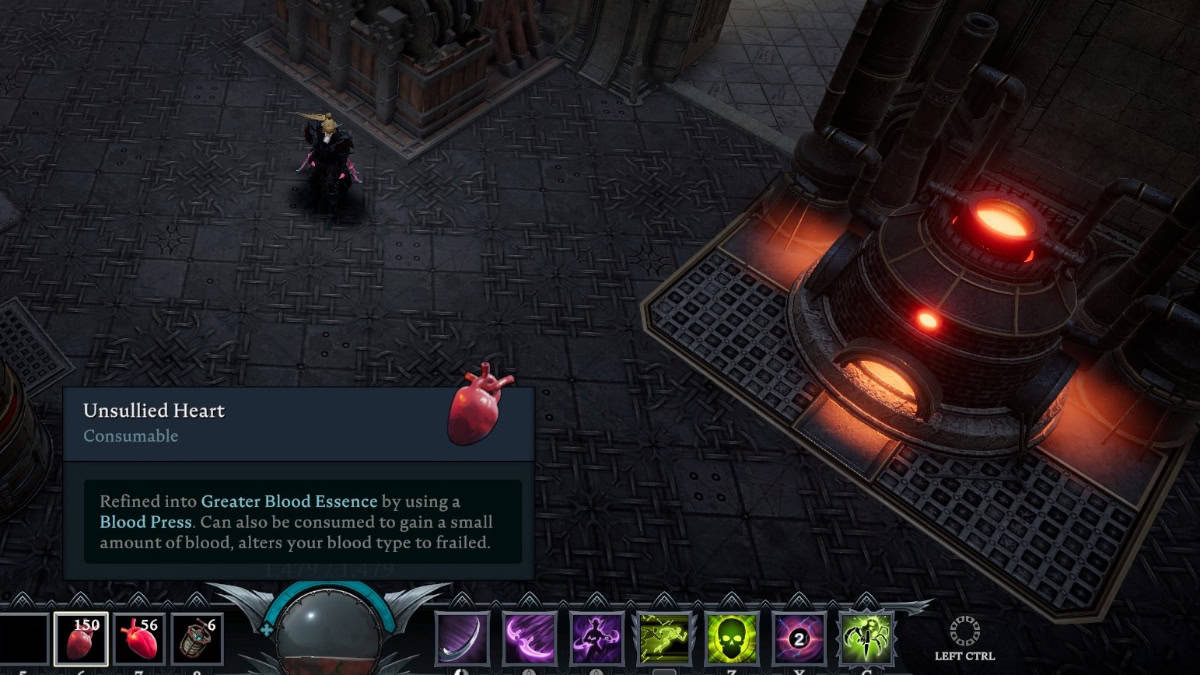Select the barrel item slot with 6
The image size is (1200, 675).
coord(198,639)
